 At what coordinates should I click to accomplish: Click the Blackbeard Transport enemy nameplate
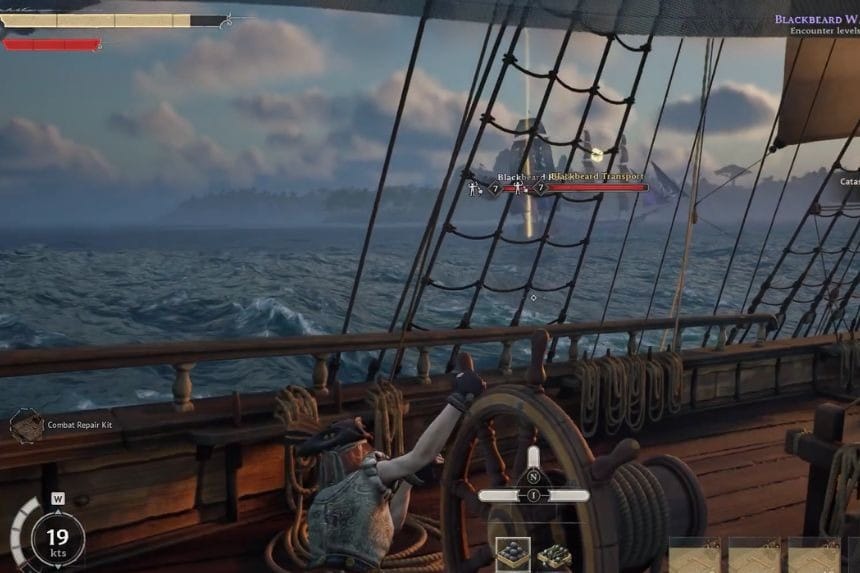[596, 177]
